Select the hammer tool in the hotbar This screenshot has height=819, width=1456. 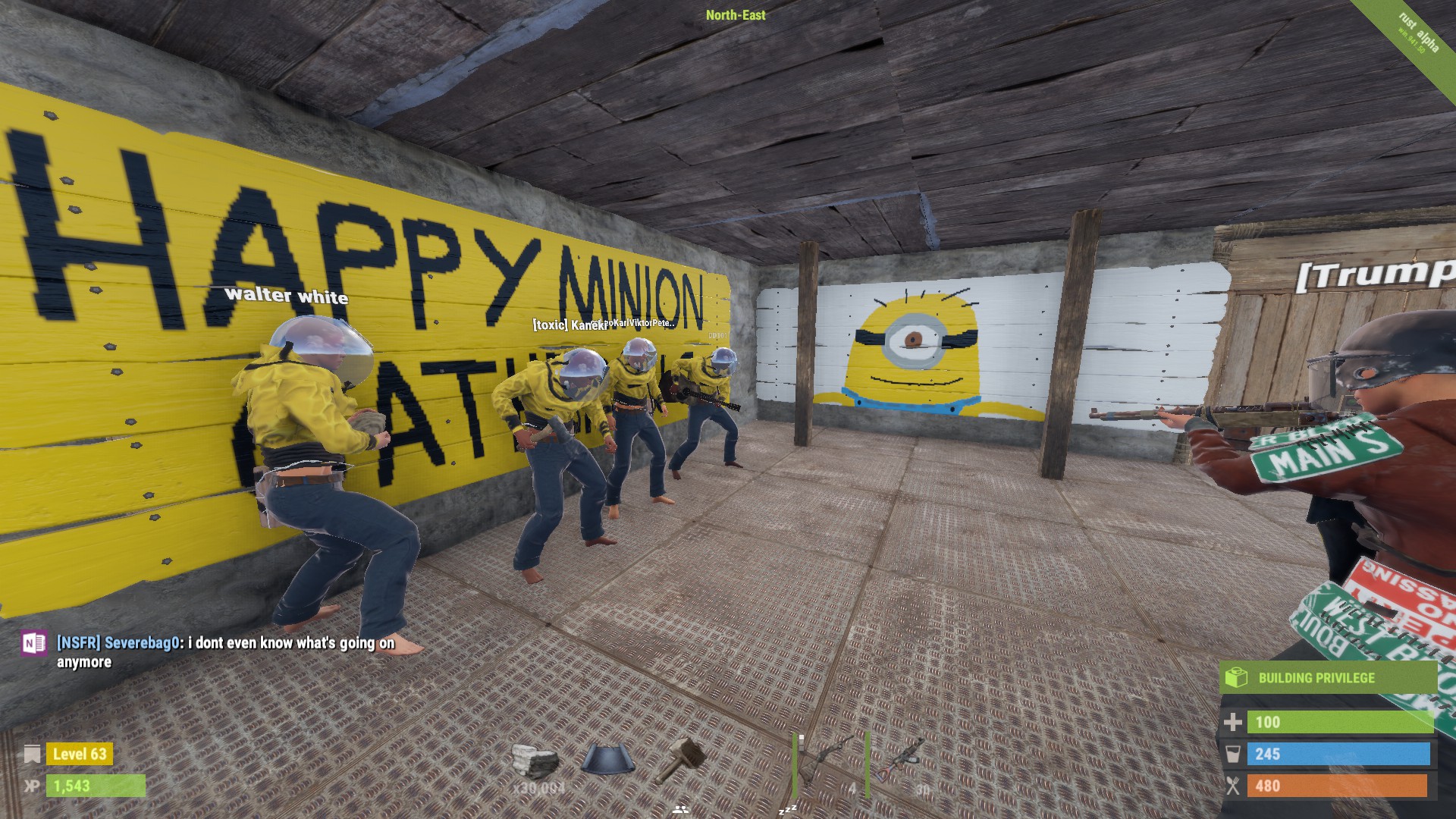coord(685,758)
